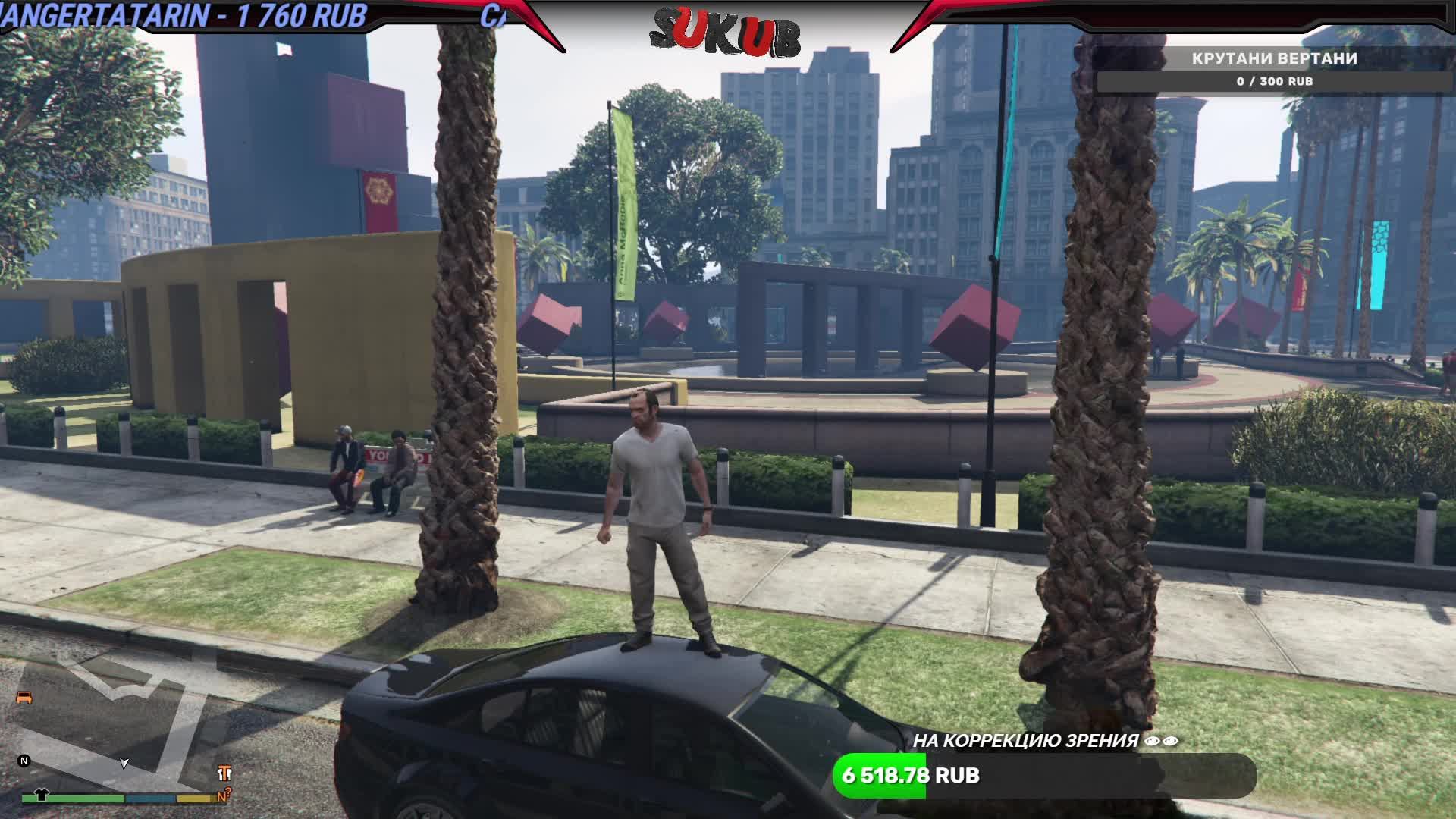Click the blue armor segment of the status bar

[x=149, y=799]
